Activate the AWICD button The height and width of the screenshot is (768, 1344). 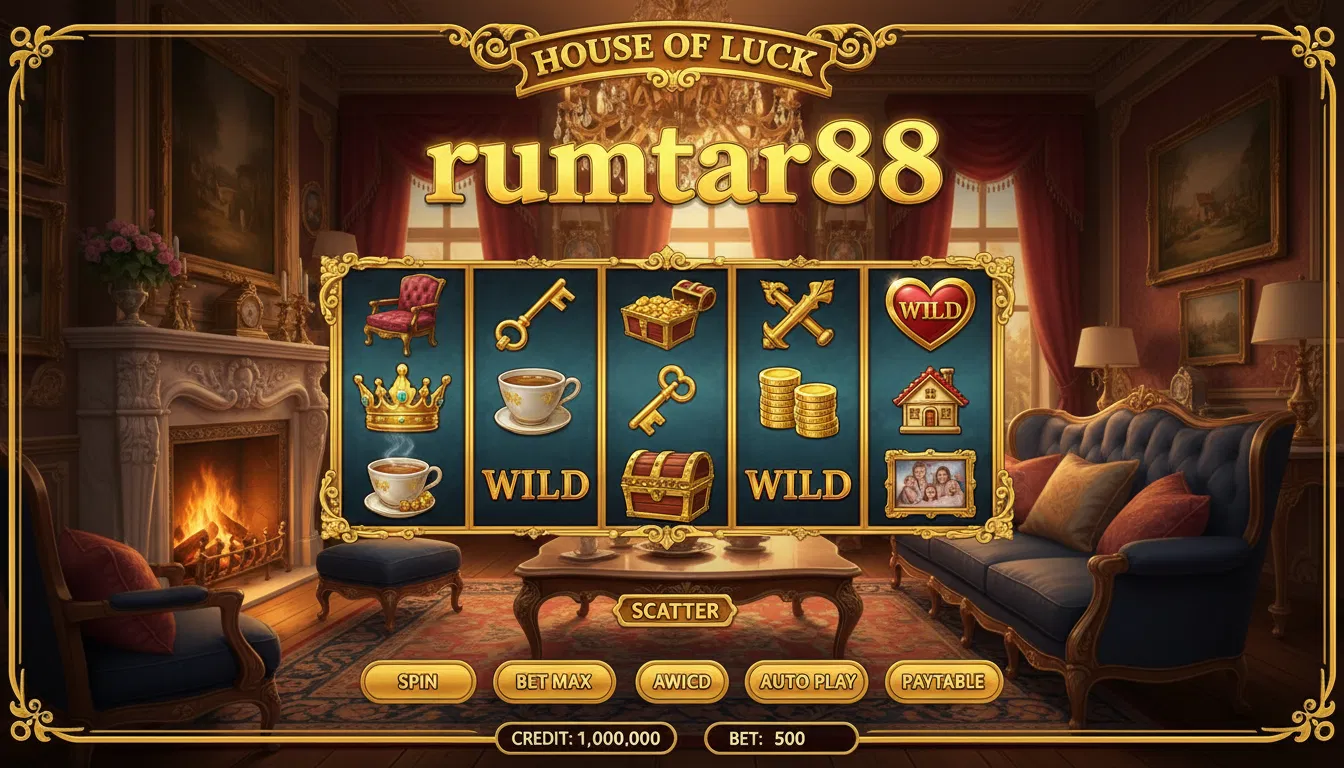(681, 682)
